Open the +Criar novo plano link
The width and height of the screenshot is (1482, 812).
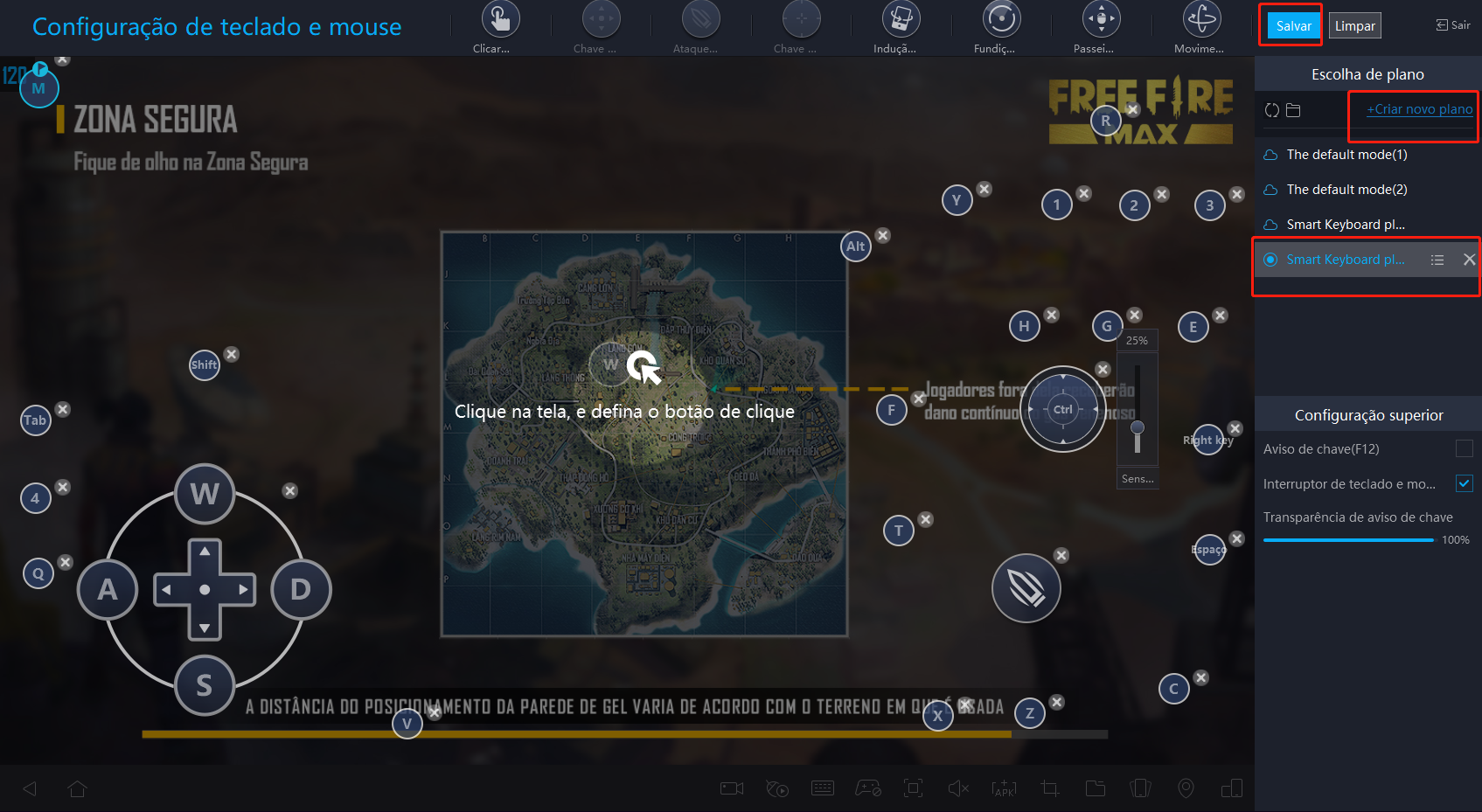click(1417, 108)
